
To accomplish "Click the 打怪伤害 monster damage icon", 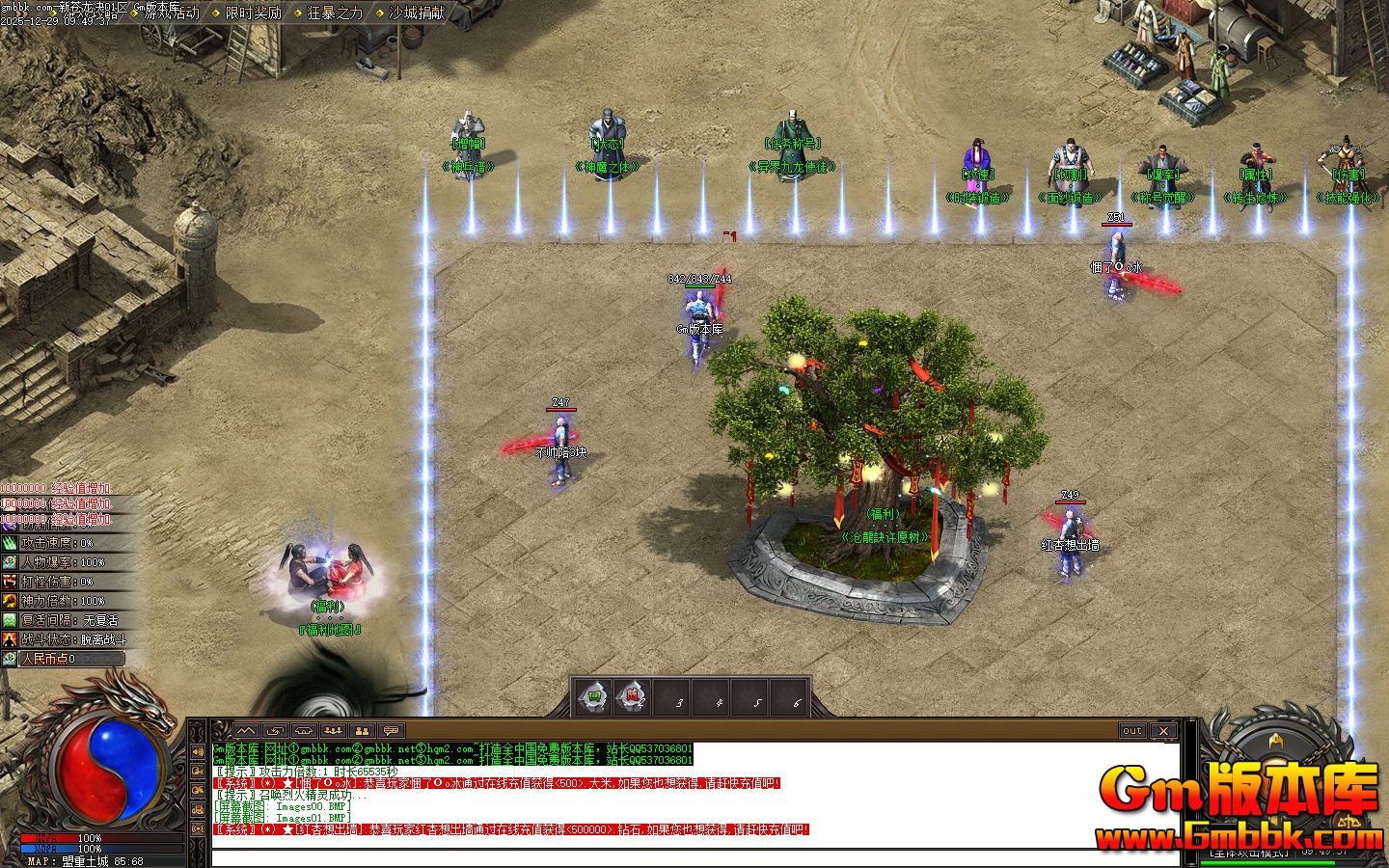I will pyautogui.click(x=10, y=582).
